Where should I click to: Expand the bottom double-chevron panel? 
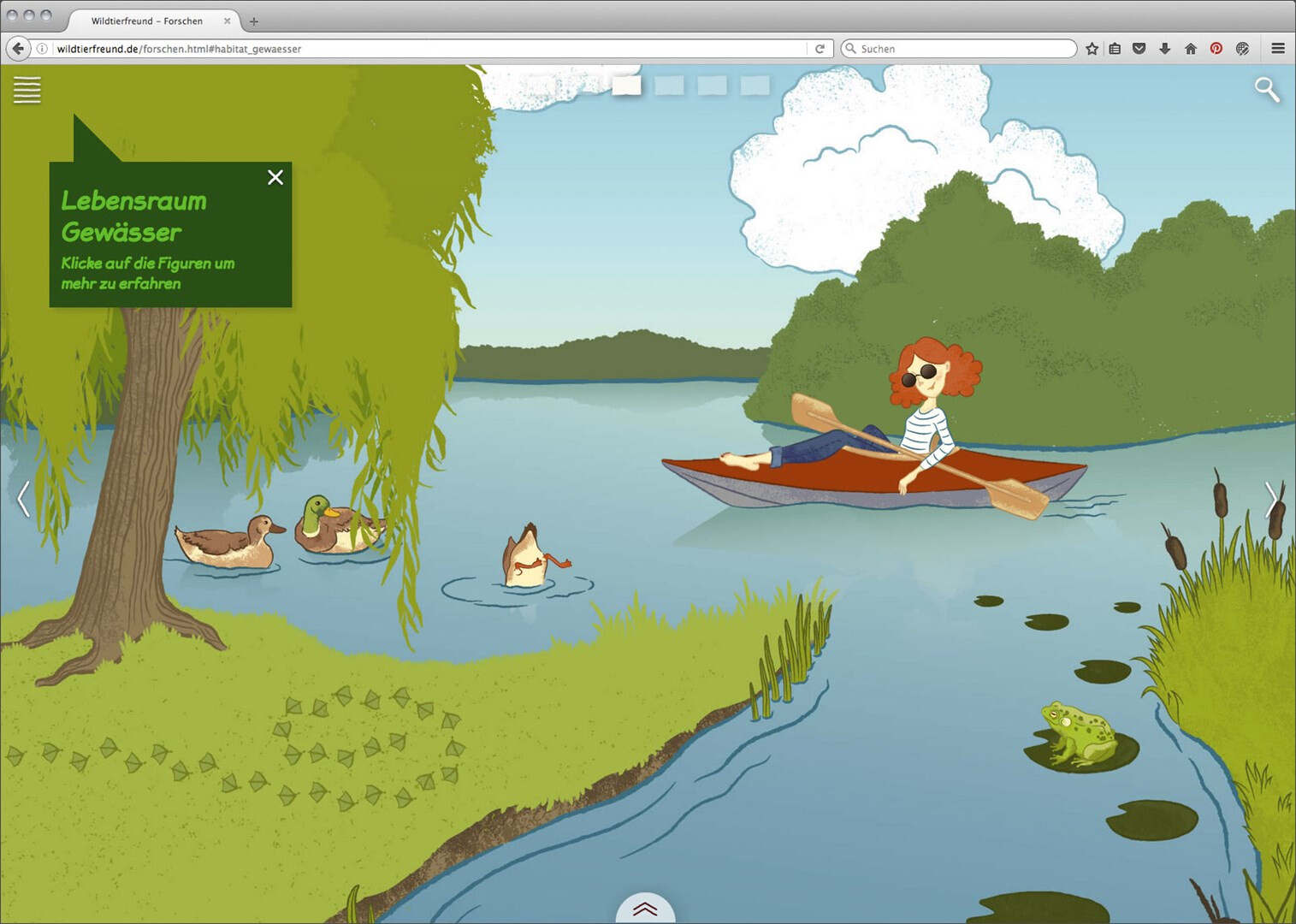[x=645, y=909]
